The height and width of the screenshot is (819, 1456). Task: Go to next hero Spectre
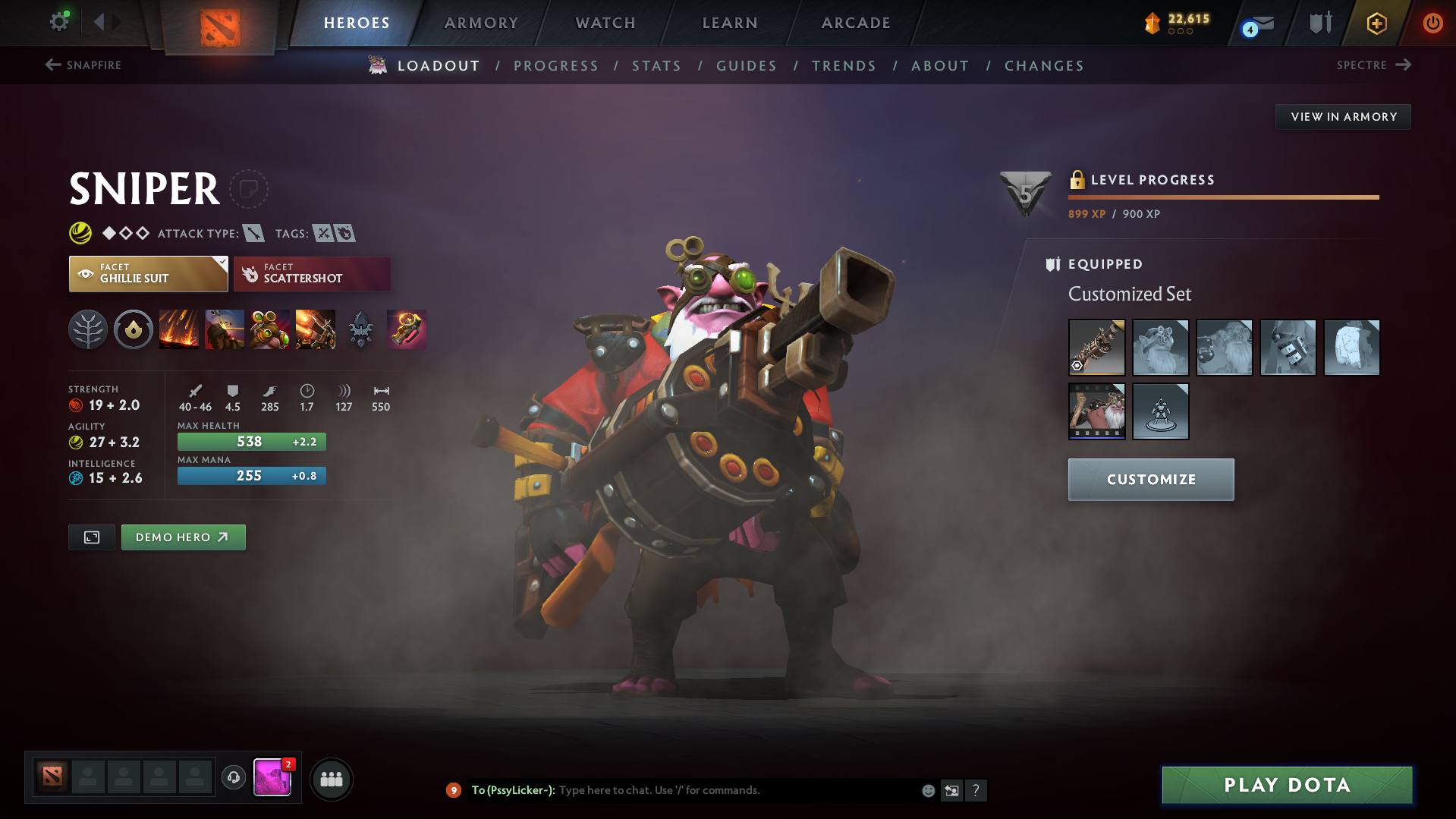click(x=1373, y=65)
